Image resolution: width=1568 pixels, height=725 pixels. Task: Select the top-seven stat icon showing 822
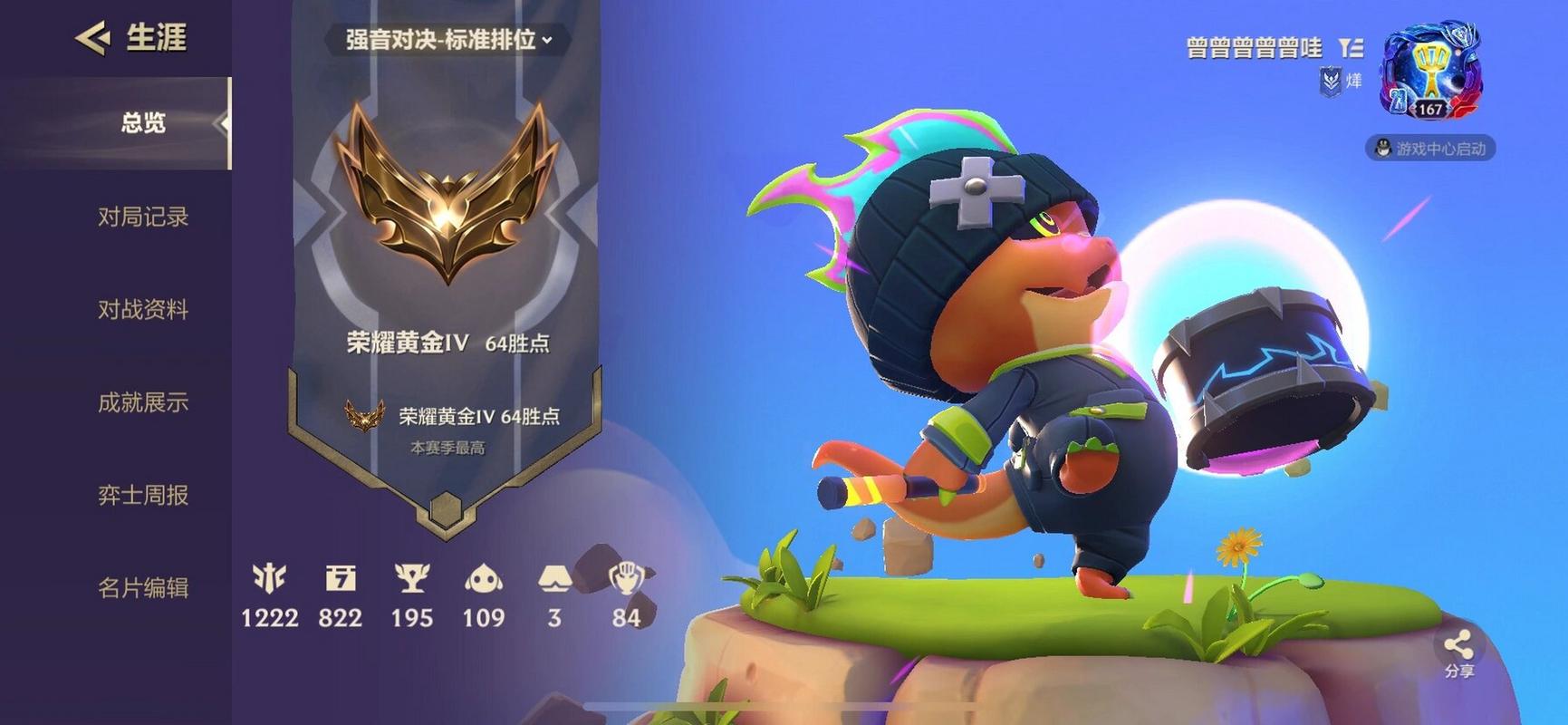(x=340, y=578)
